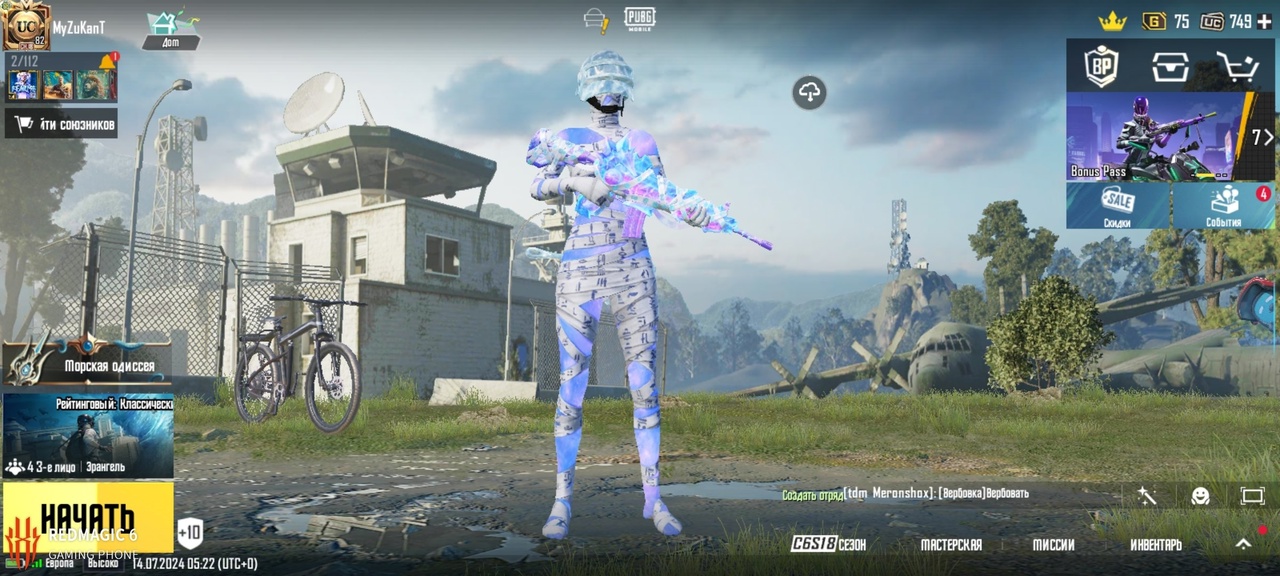Open the Скидки sale offers

coord(1117,205)
